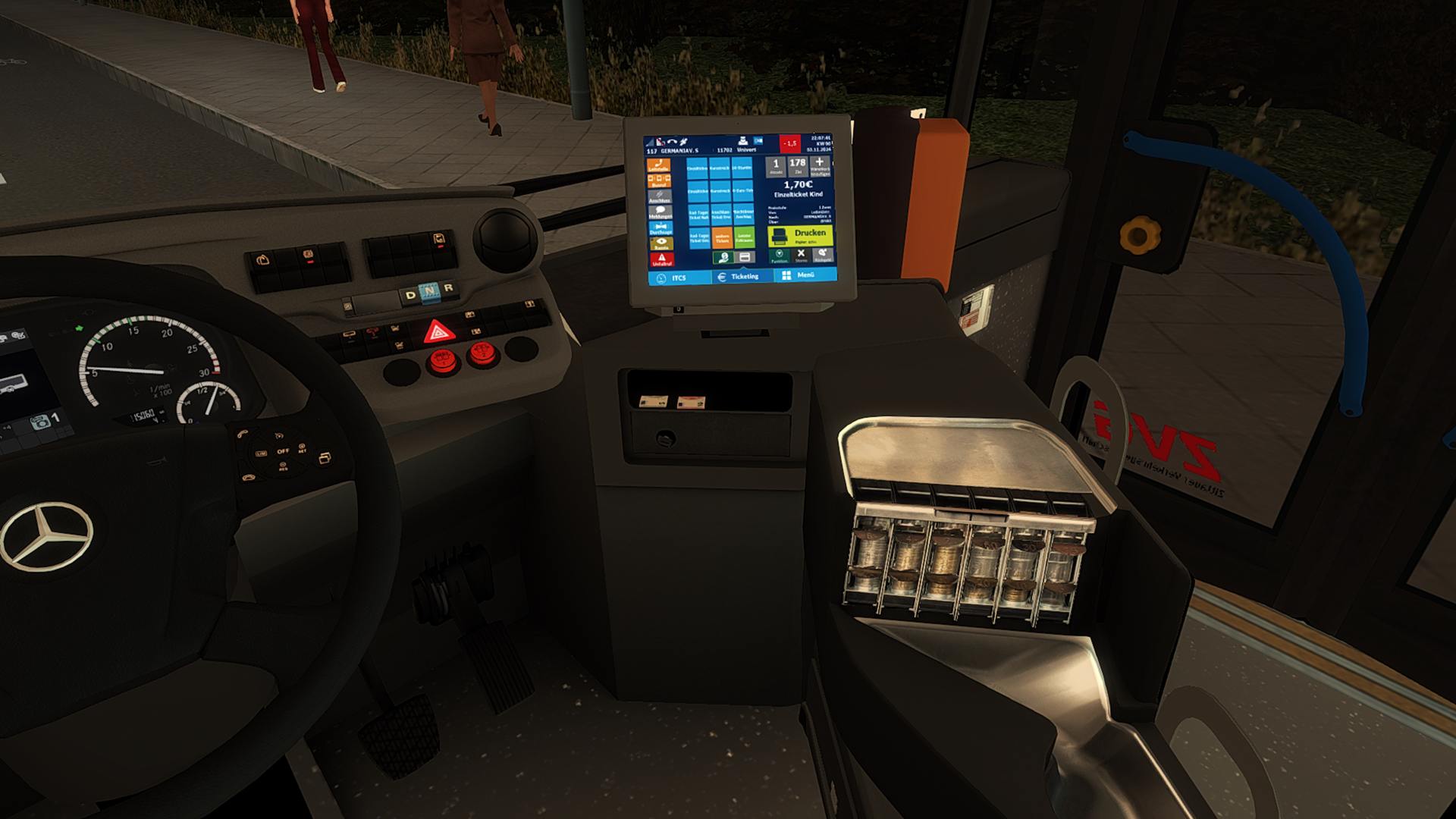Open the Meldungen messages button
Screen dimensions: 1456x819
coord(660,212)
